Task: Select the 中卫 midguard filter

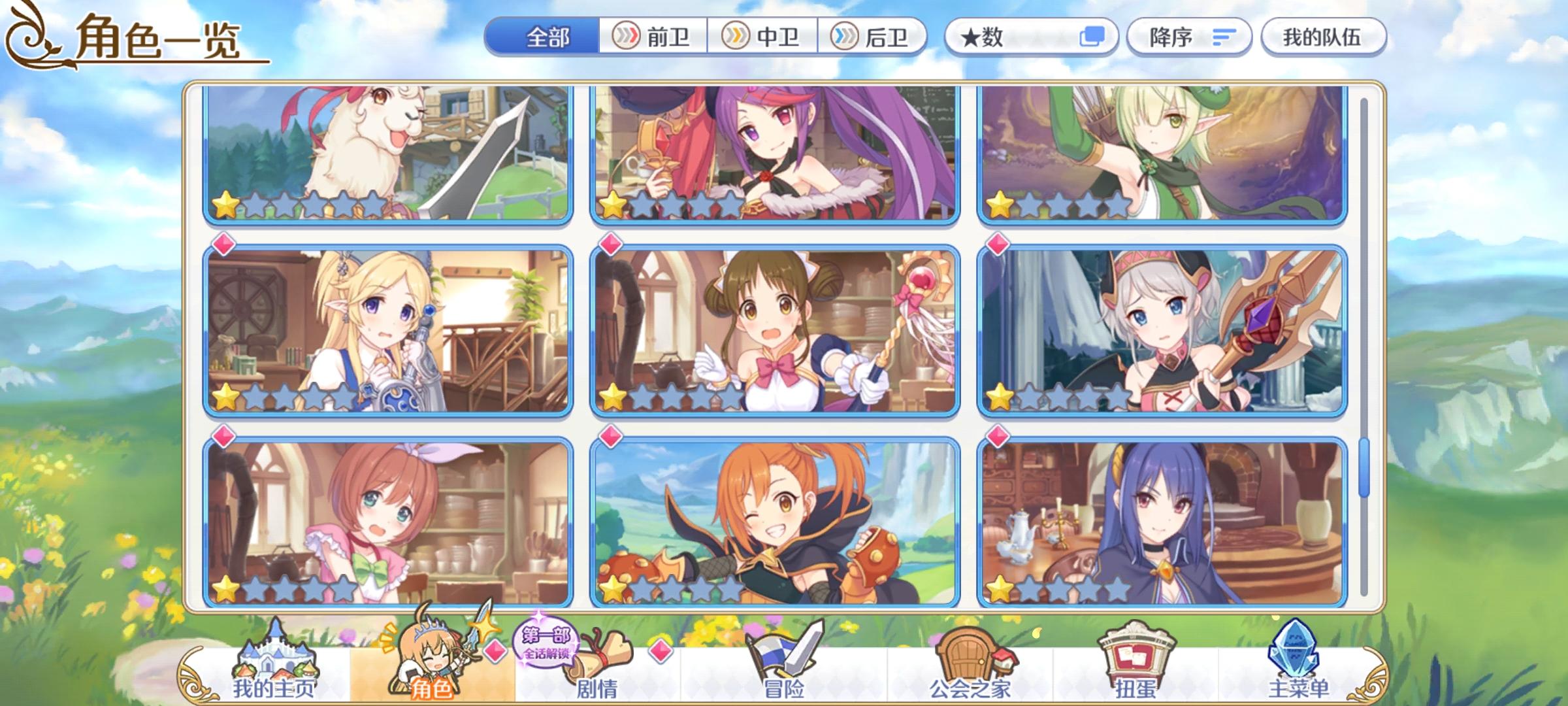Action: [x=764, y=37]
